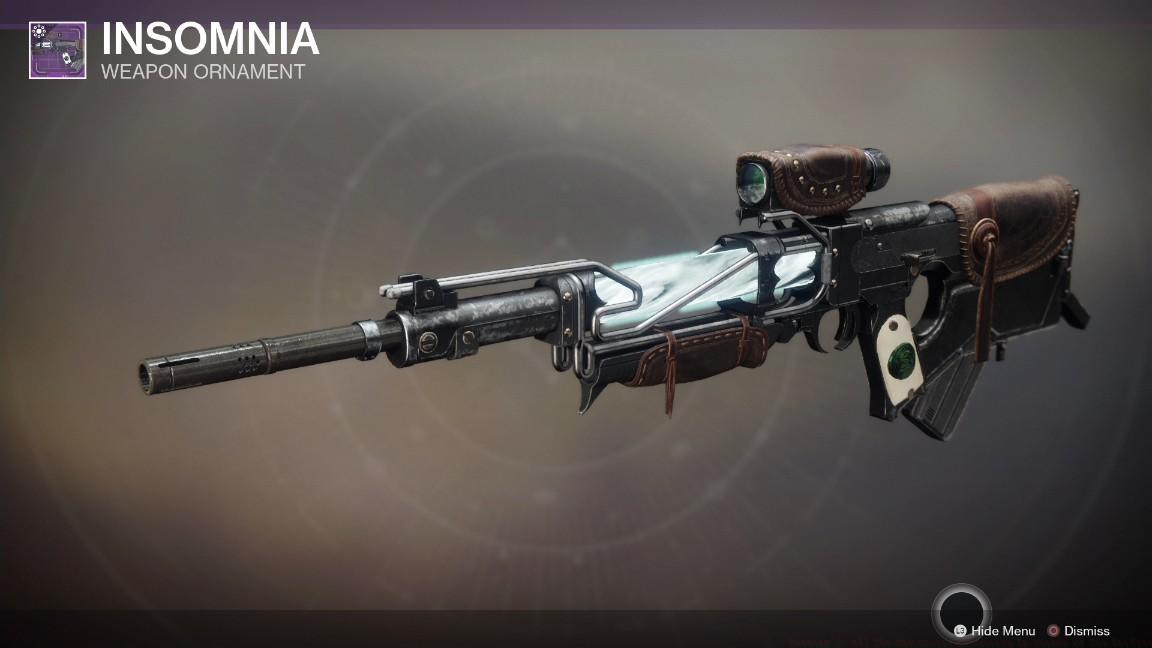Click the Insomnia ornament icon
Screen dimensions: 1152x648
point(57,50)
